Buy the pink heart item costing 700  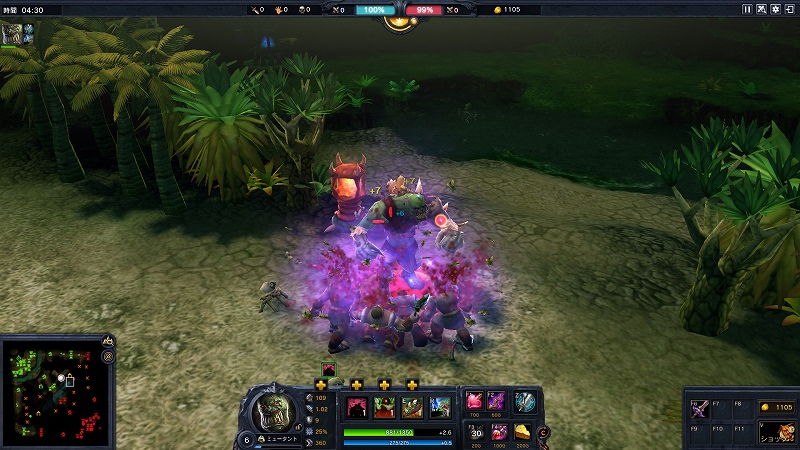coord(474,402)
